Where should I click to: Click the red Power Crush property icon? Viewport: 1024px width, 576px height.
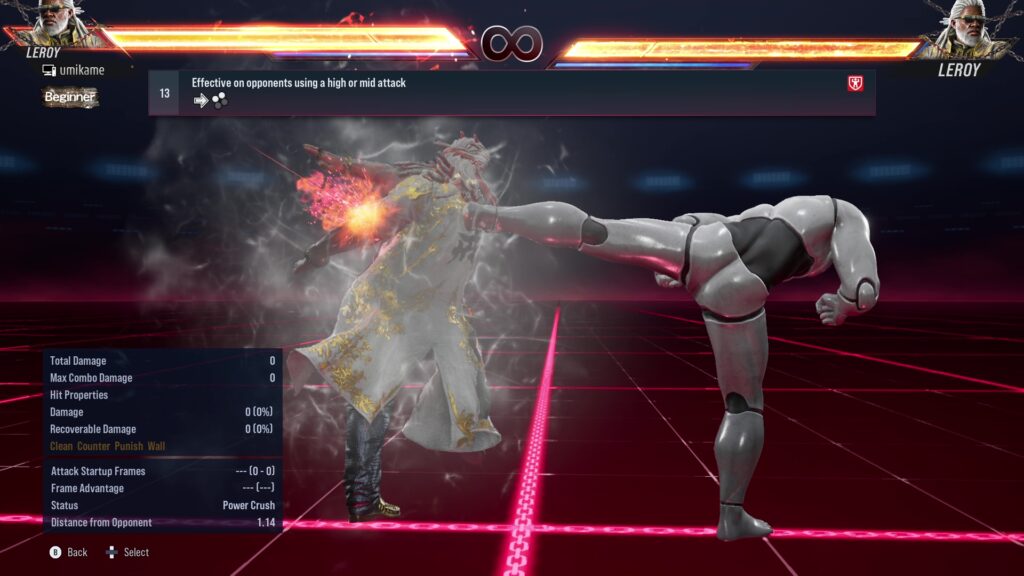[855, 84]
